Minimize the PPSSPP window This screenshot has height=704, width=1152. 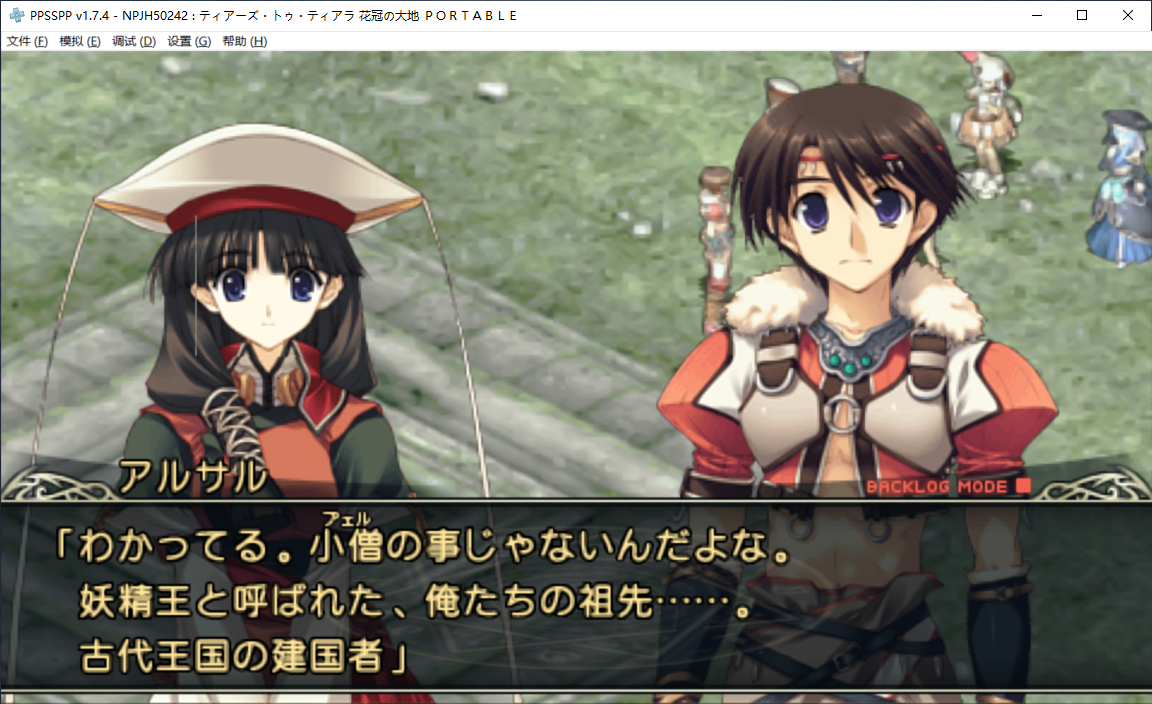coord(1036,15)
